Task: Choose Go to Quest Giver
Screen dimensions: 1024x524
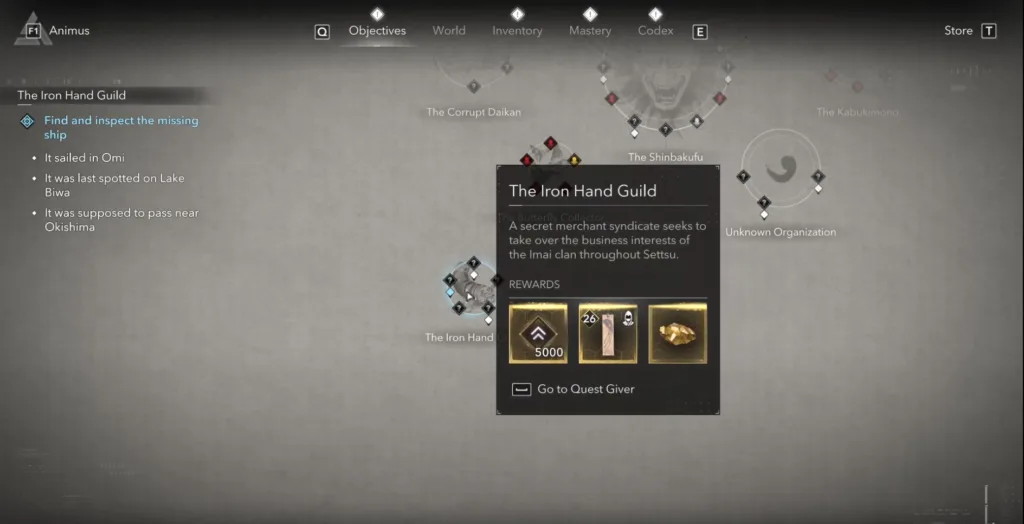Action: tap(585, 389)
